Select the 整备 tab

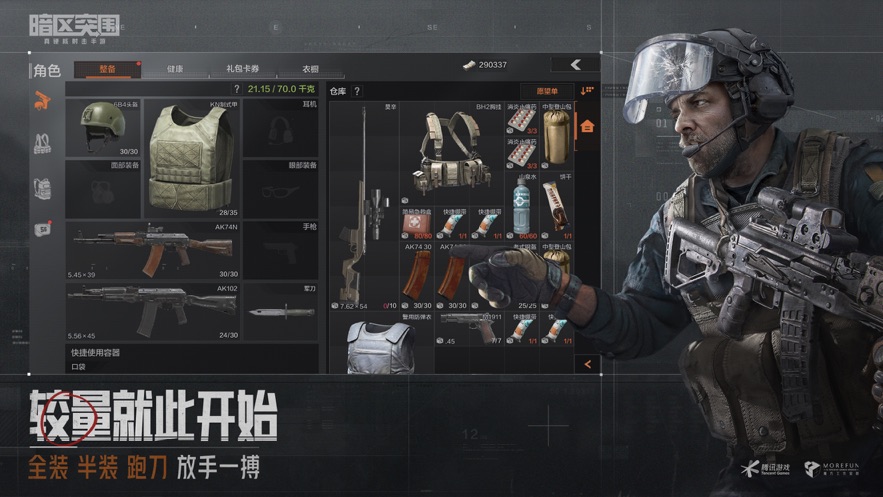[x=108, y=69]
